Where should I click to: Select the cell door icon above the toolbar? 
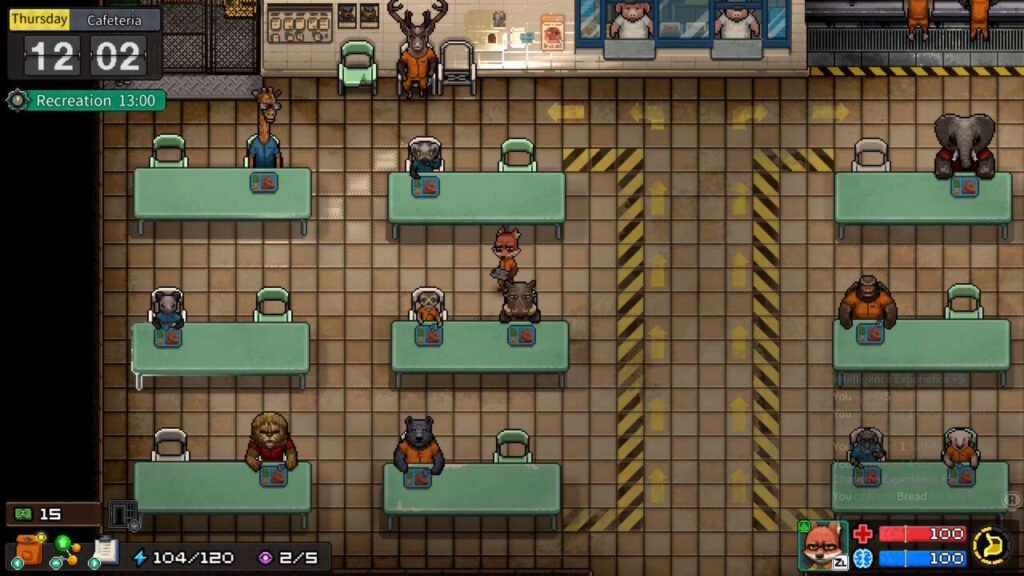[121, 515]
